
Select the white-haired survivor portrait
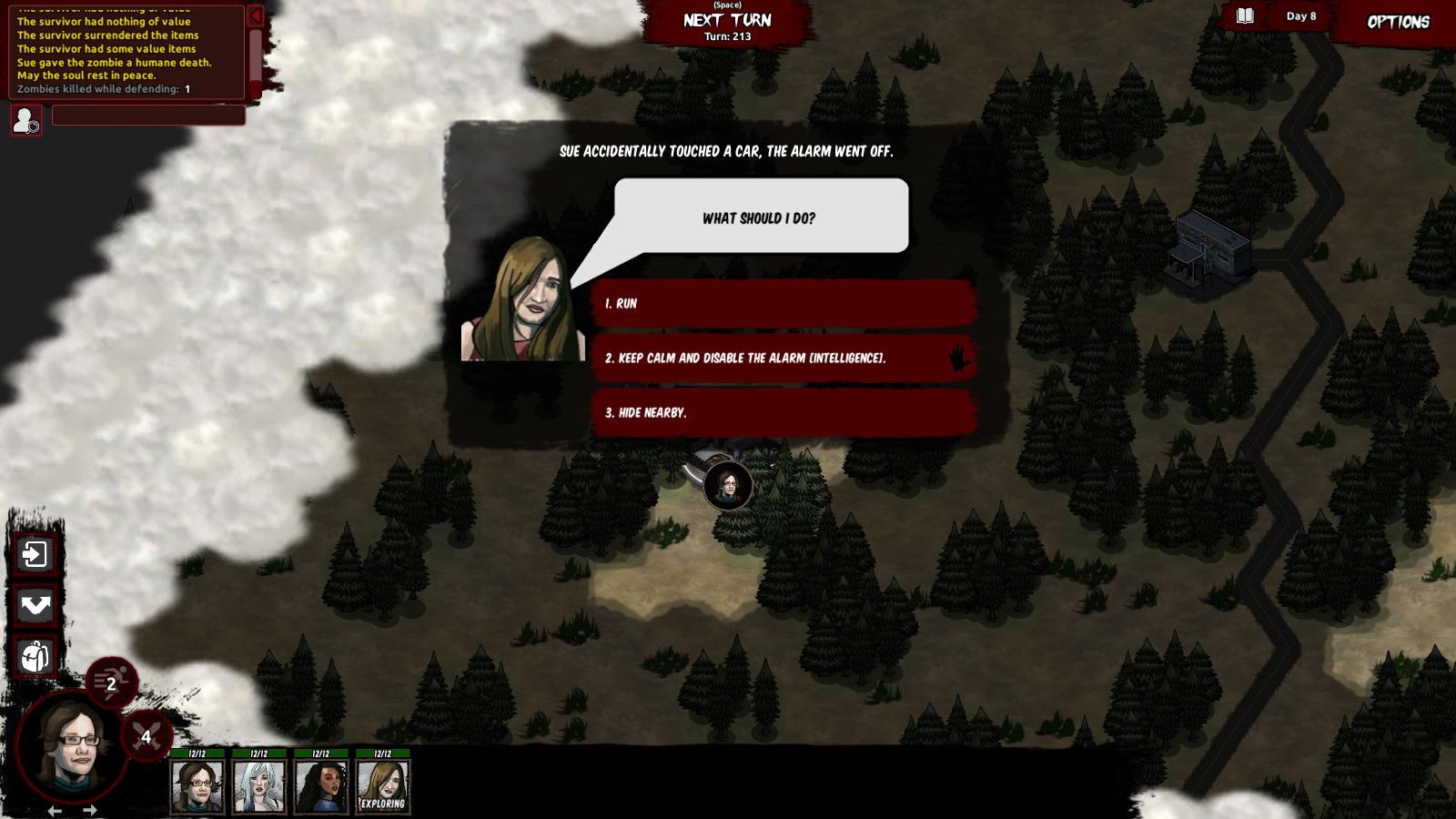tap(259, 785)
